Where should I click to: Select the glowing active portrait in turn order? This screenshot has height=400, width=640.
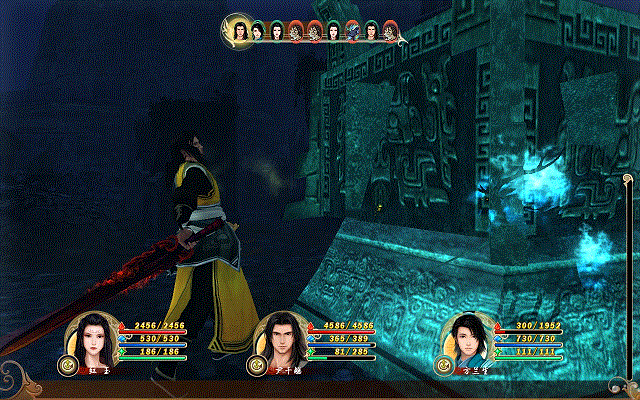pos(240,30)
